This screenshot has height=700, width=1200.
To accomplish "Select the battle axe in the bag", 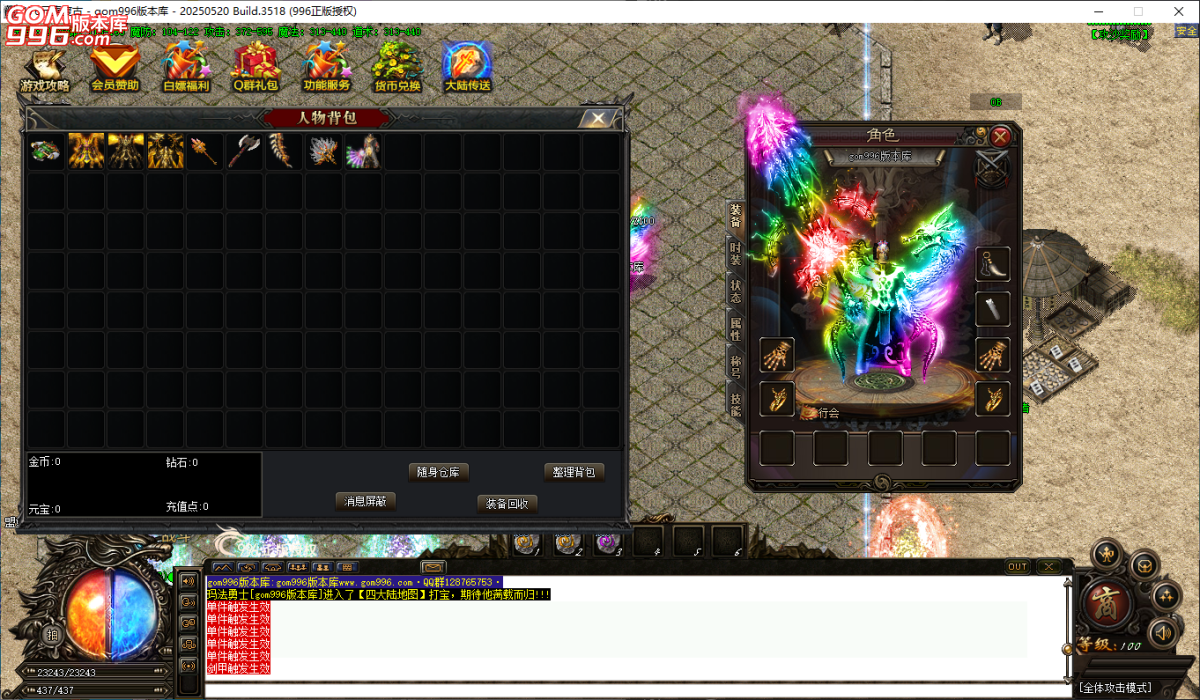I will click(244, 152).
